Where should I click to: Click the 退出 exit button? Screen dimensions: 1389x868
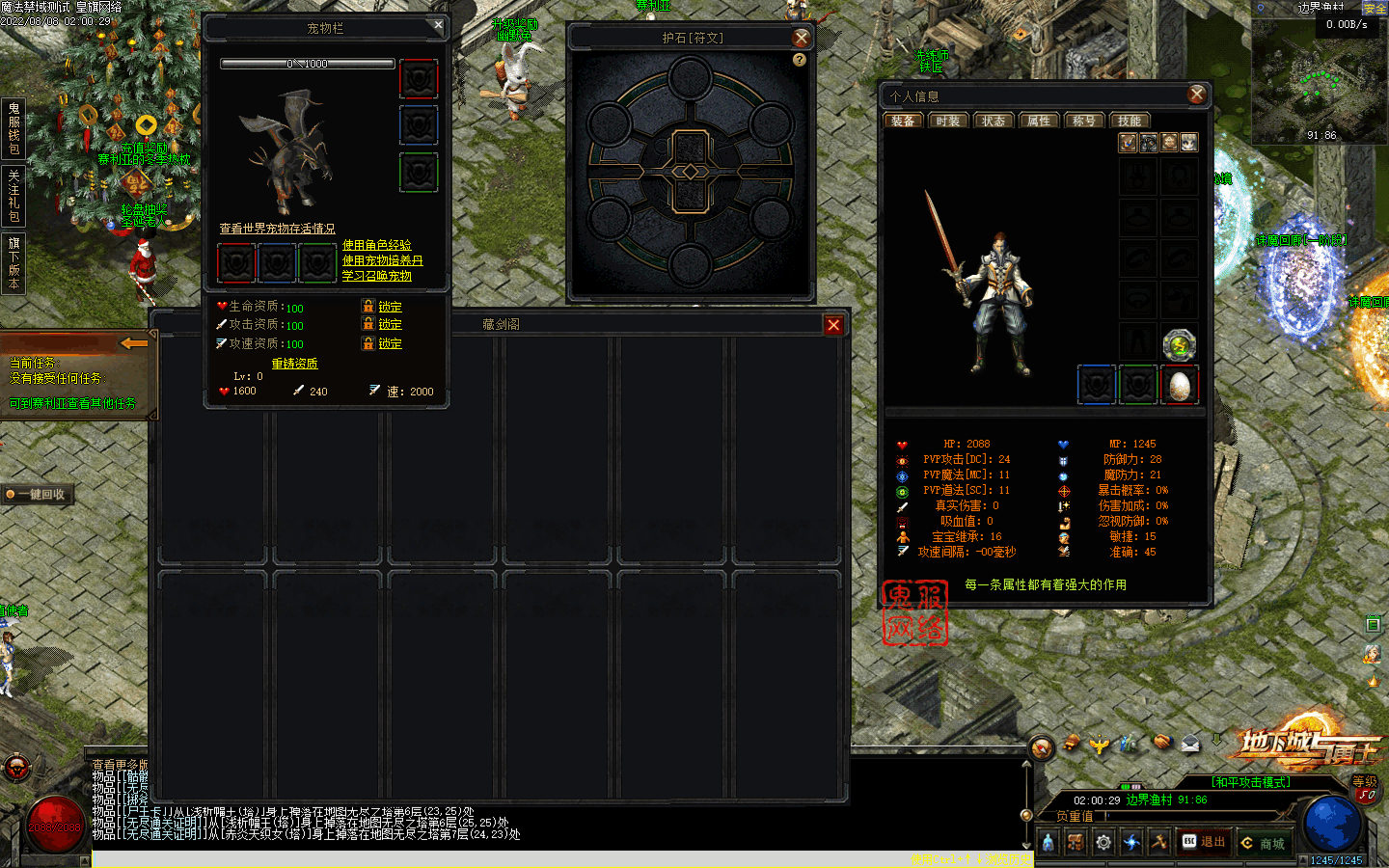pos(1204,842)
